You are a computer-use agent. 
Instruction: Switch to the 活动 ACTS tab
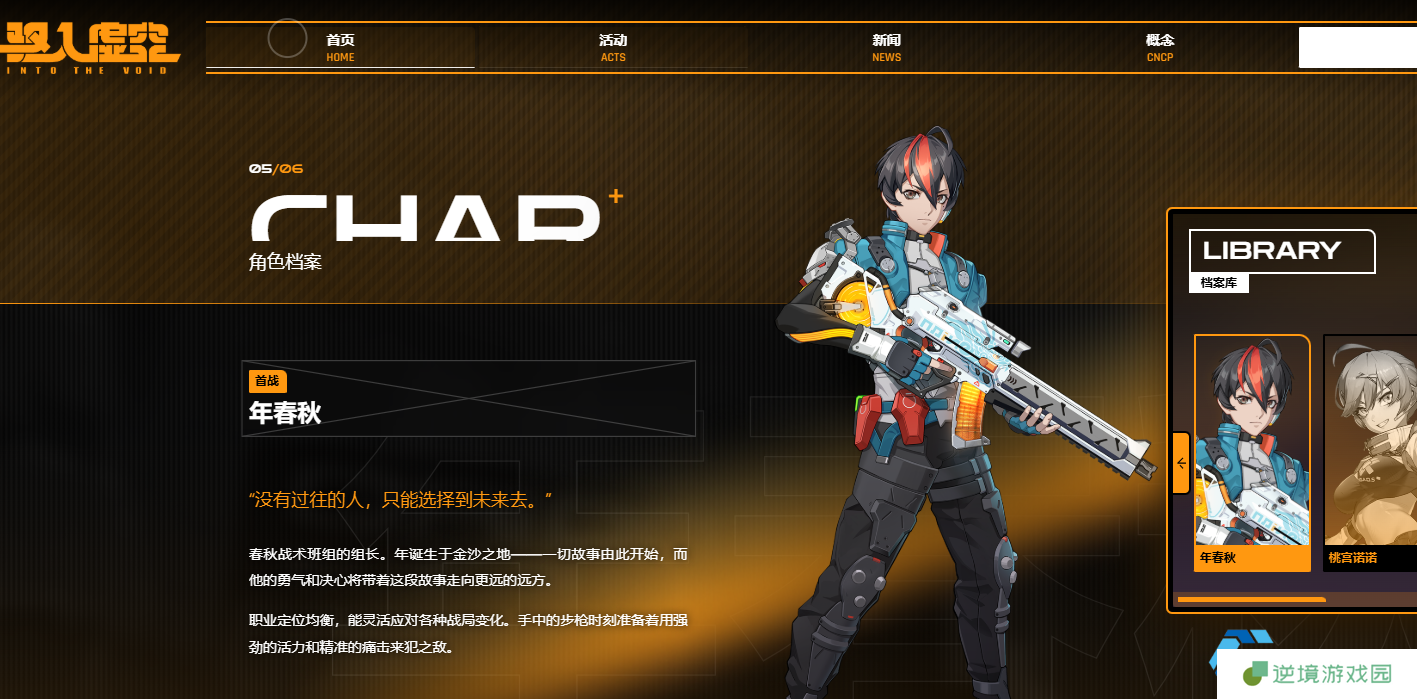(x=613, y=47)
